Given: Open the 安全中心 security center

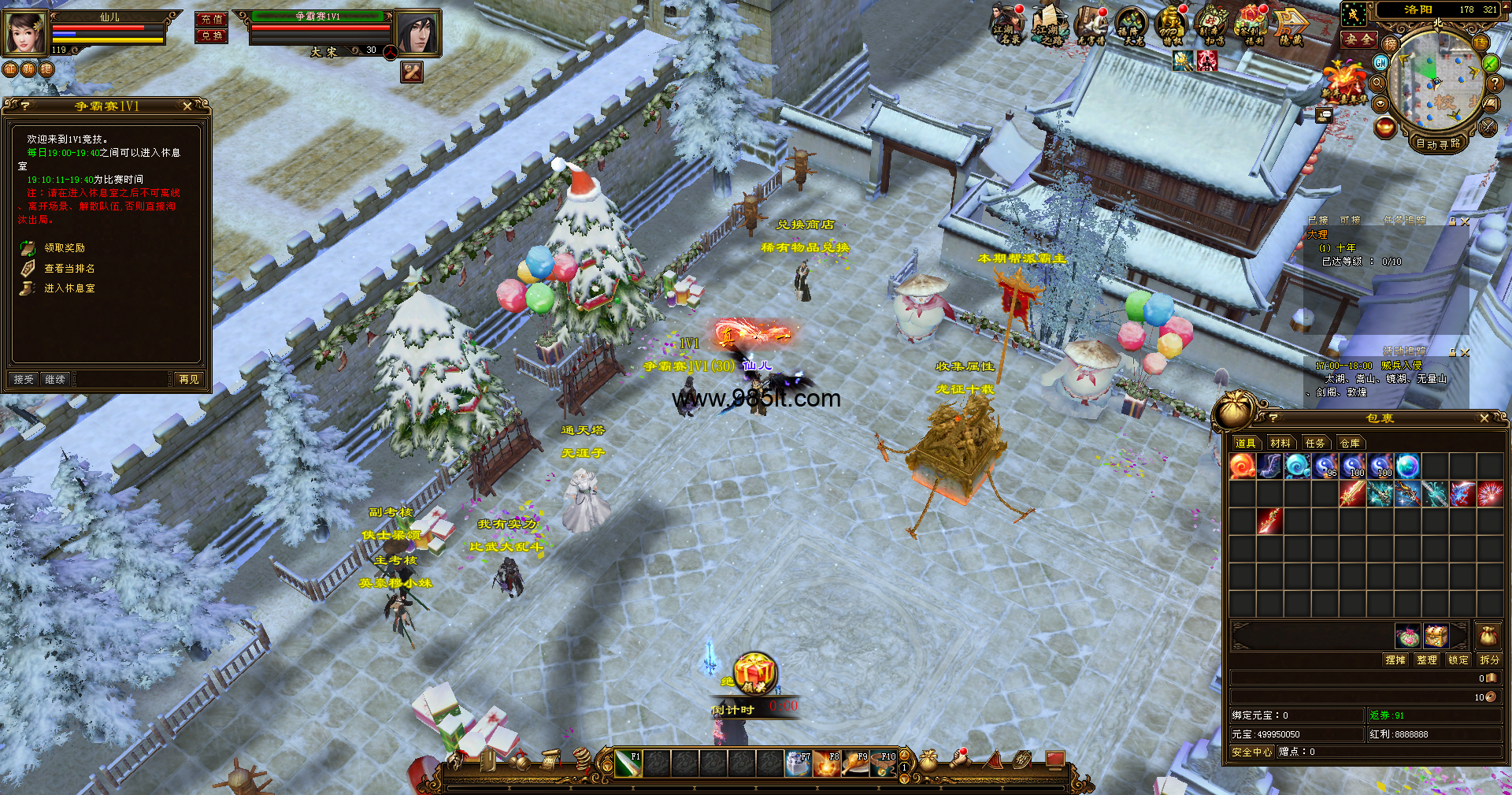Looking at the screenshot, I should tap(1252, 752).
